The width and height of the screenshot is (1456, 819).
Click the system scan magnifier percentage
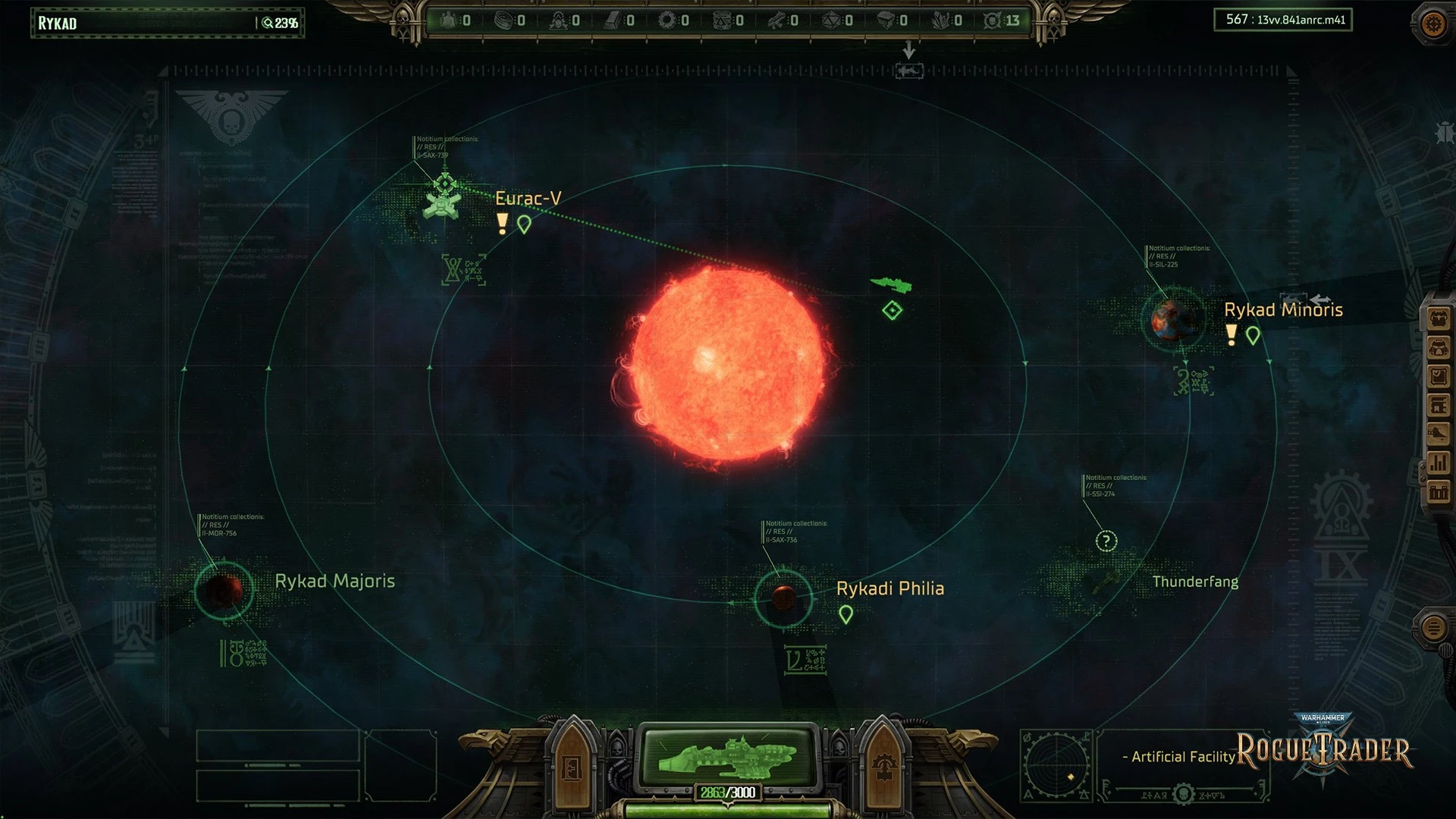pyautogui.click(x=280, y=24)
